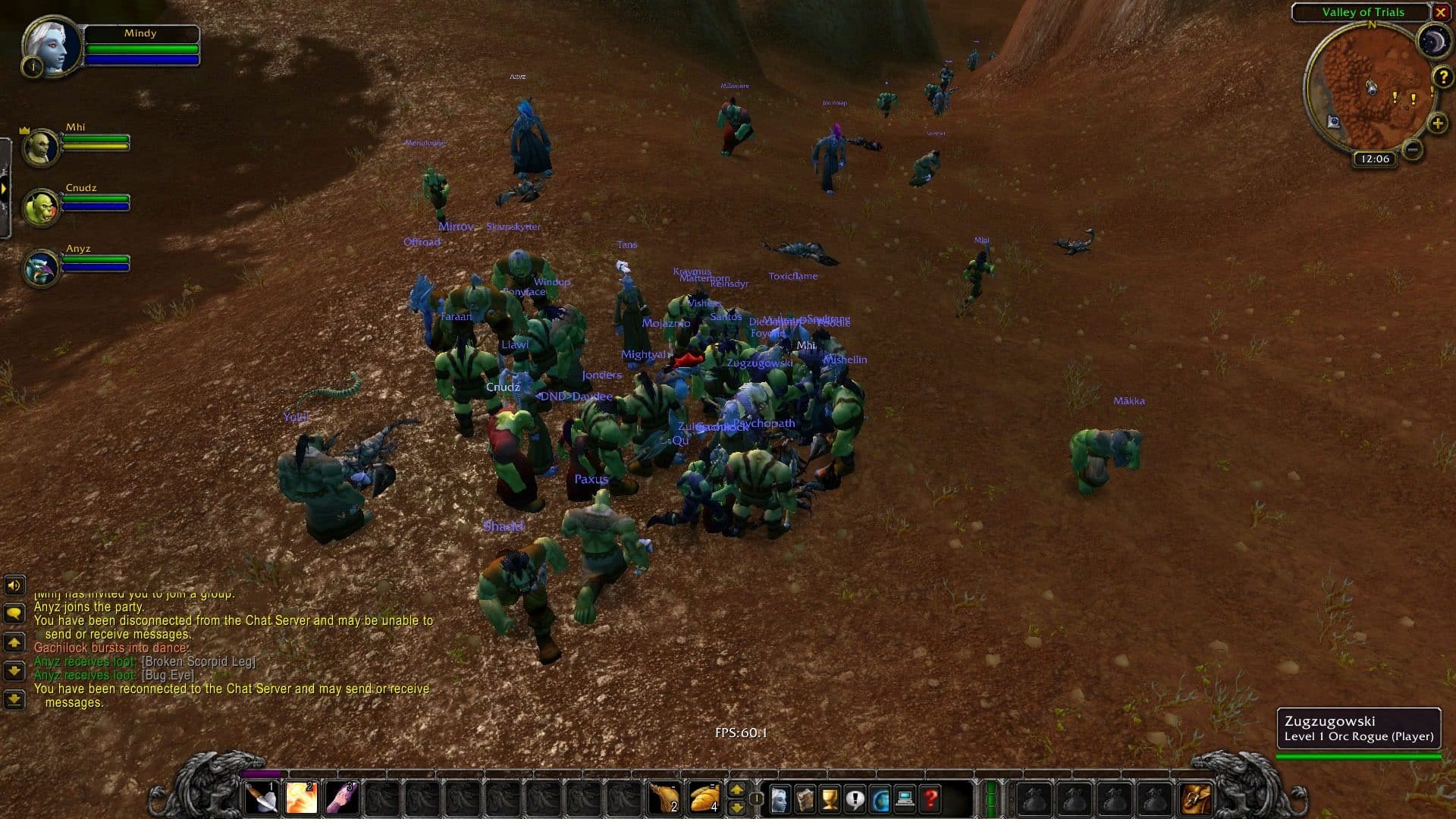
Task: Open the yellow chat bubble menu button
Action: (x=14, y=611)
